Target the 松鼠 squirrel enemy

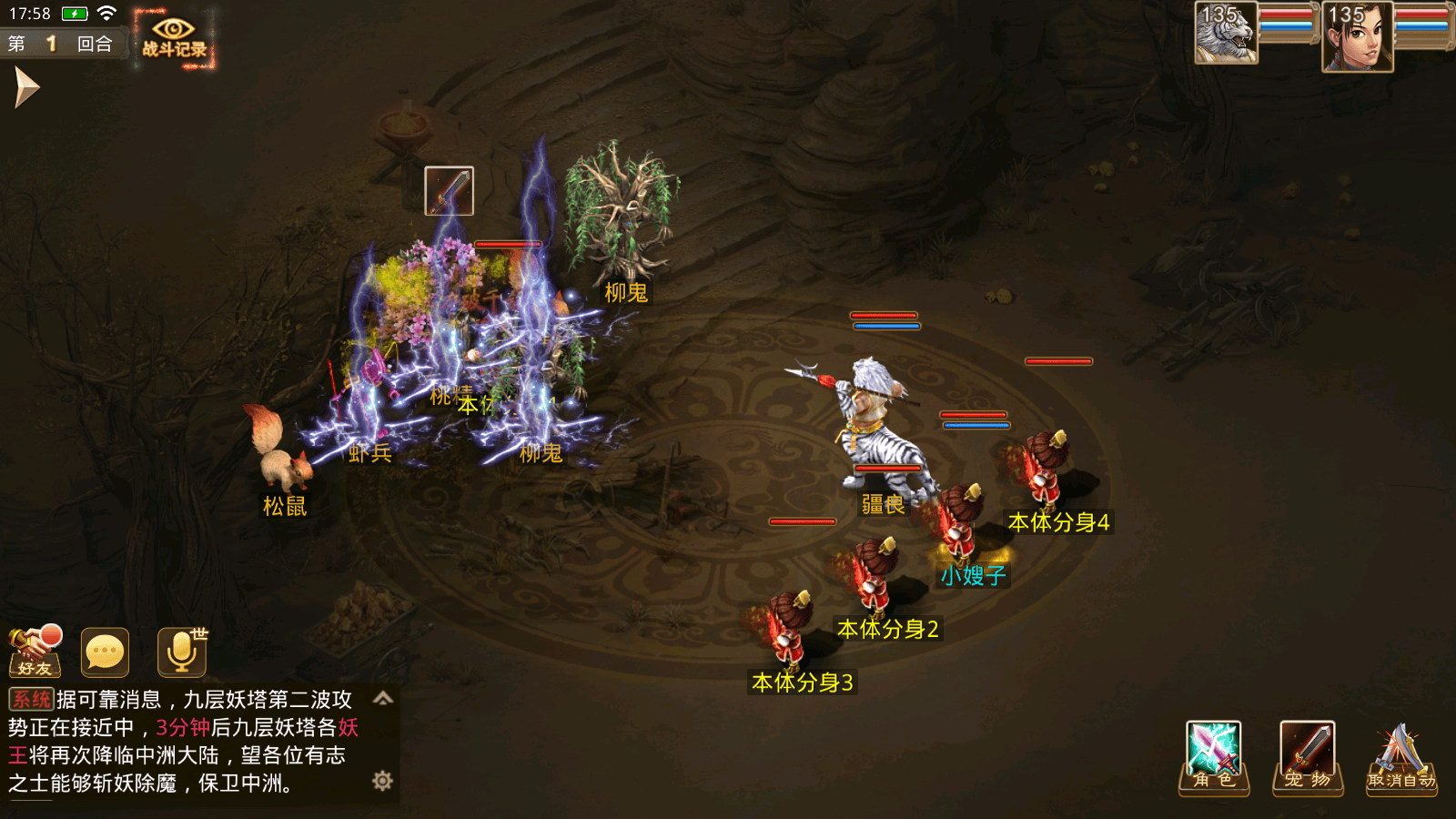click(284, 469)
